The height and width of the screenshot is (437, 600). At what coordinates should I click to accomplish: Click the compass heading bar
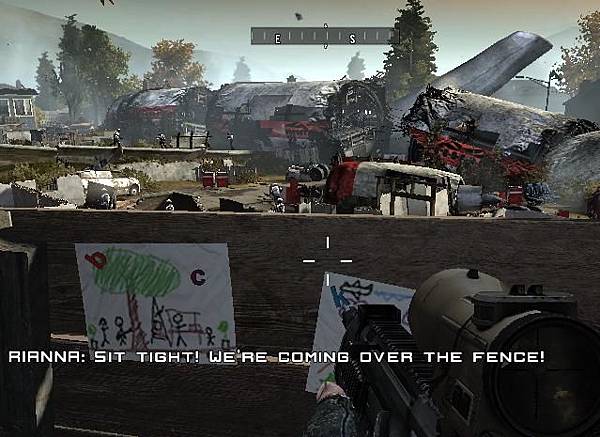324,37
